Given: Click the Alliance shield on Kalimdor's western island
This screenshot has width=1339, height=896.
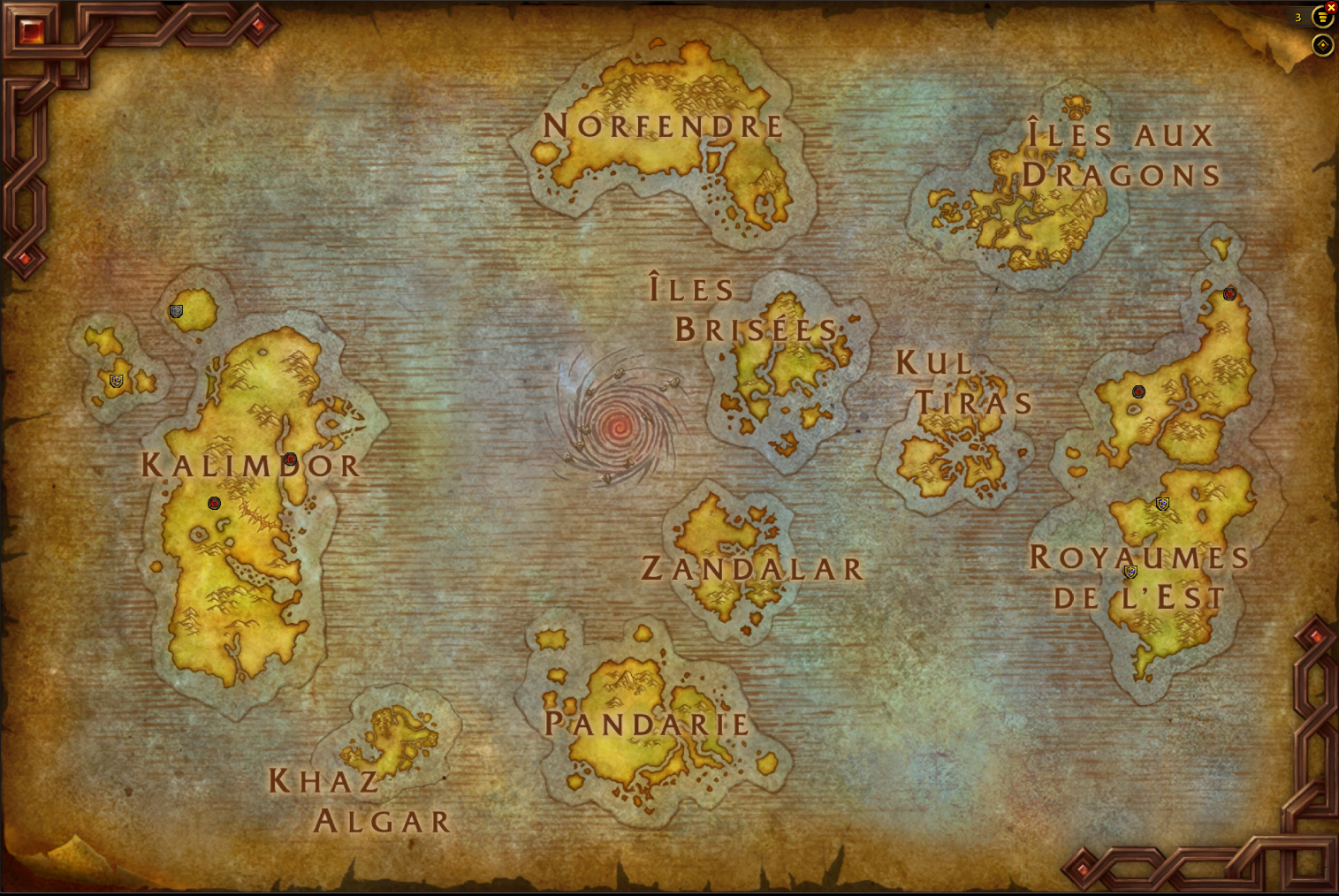Looking at the screenshot, I should (x=116, y=383).
